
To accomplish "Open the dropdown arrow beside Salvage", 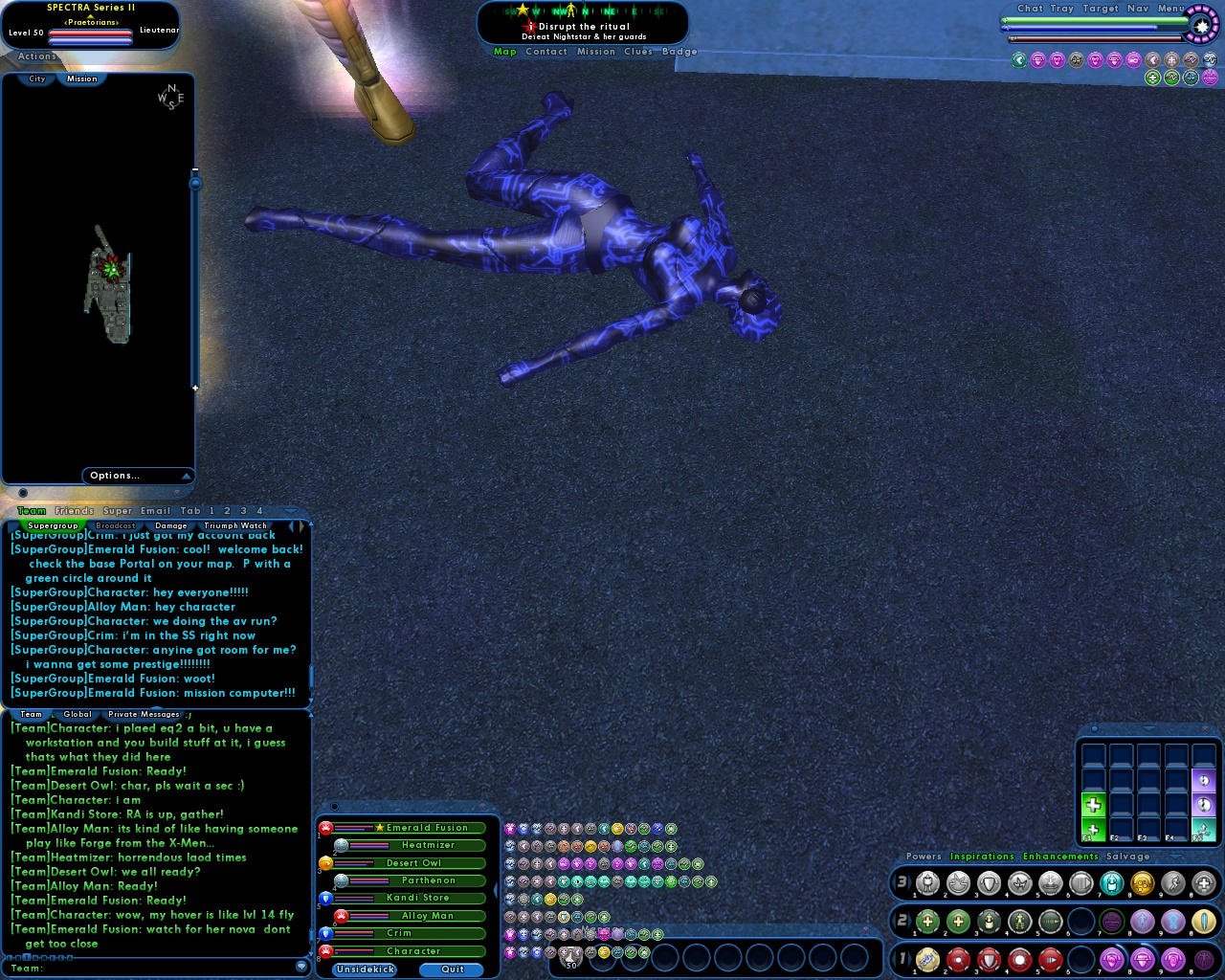I will [1175, 857].
